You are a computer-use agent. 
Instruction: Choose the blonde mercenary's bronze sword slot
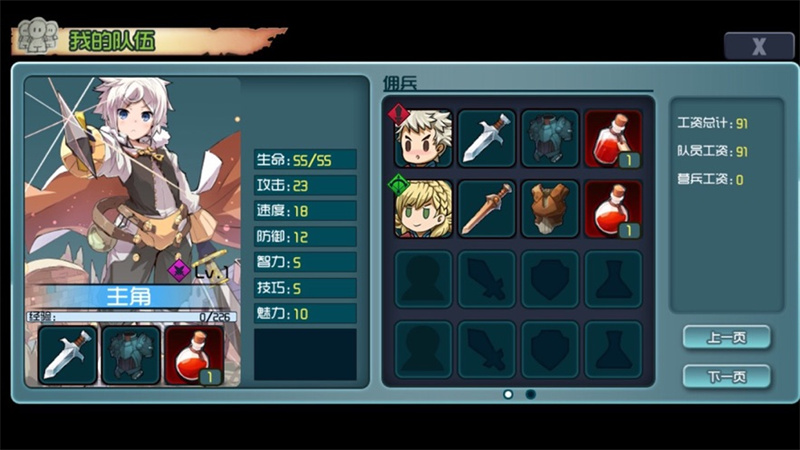point(487,208)
